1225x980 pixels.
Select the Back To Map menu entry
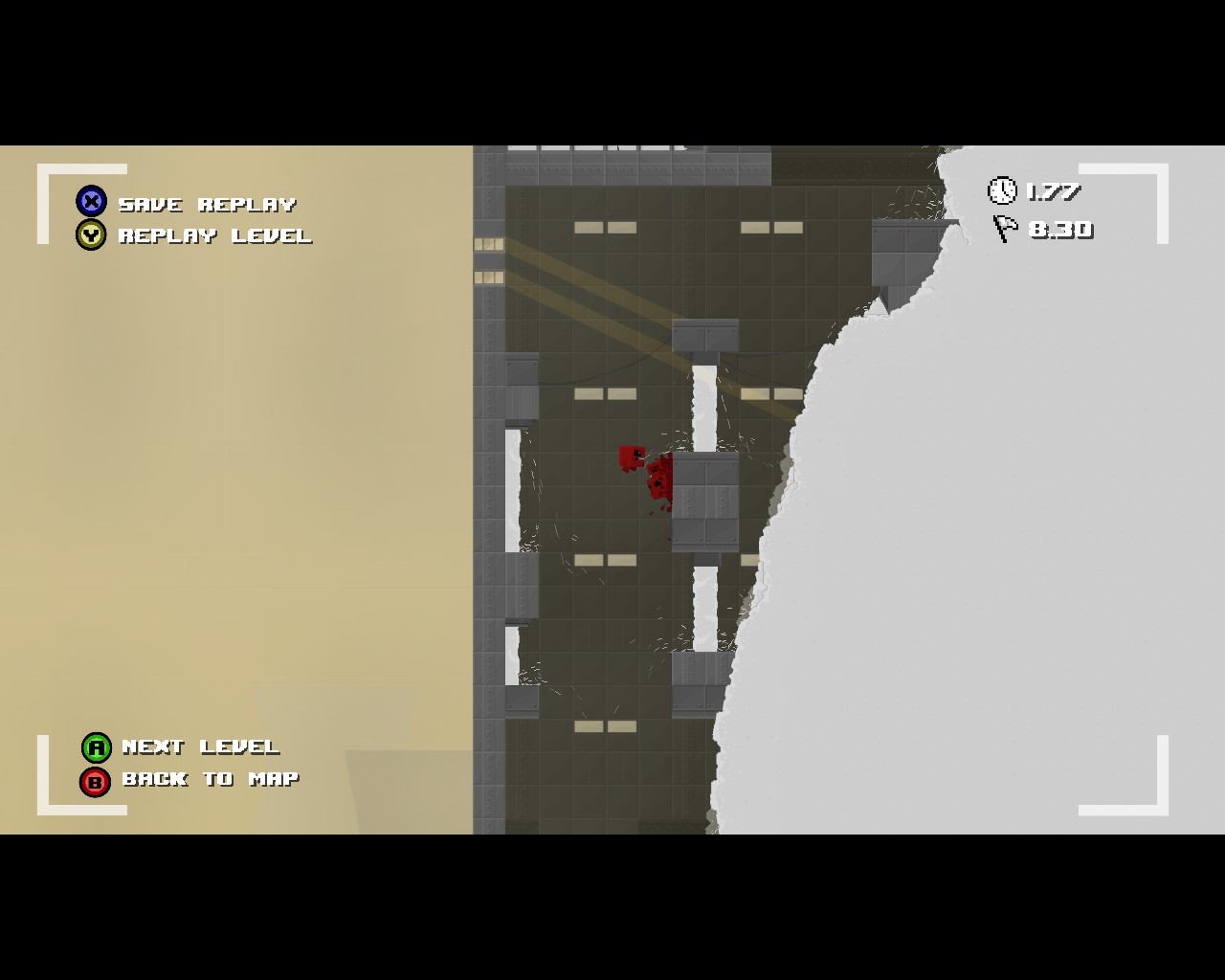coord(208,779)
